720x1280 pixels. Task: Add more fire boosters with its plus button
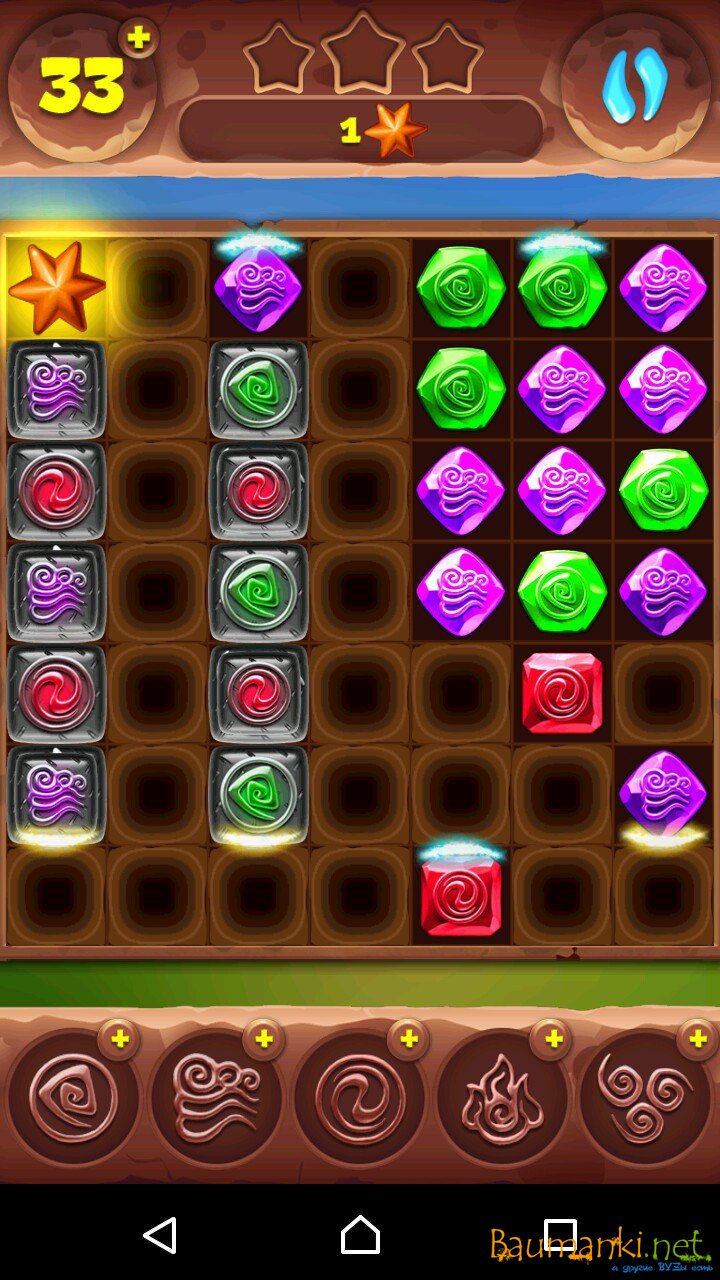[x=550, y=1041]
